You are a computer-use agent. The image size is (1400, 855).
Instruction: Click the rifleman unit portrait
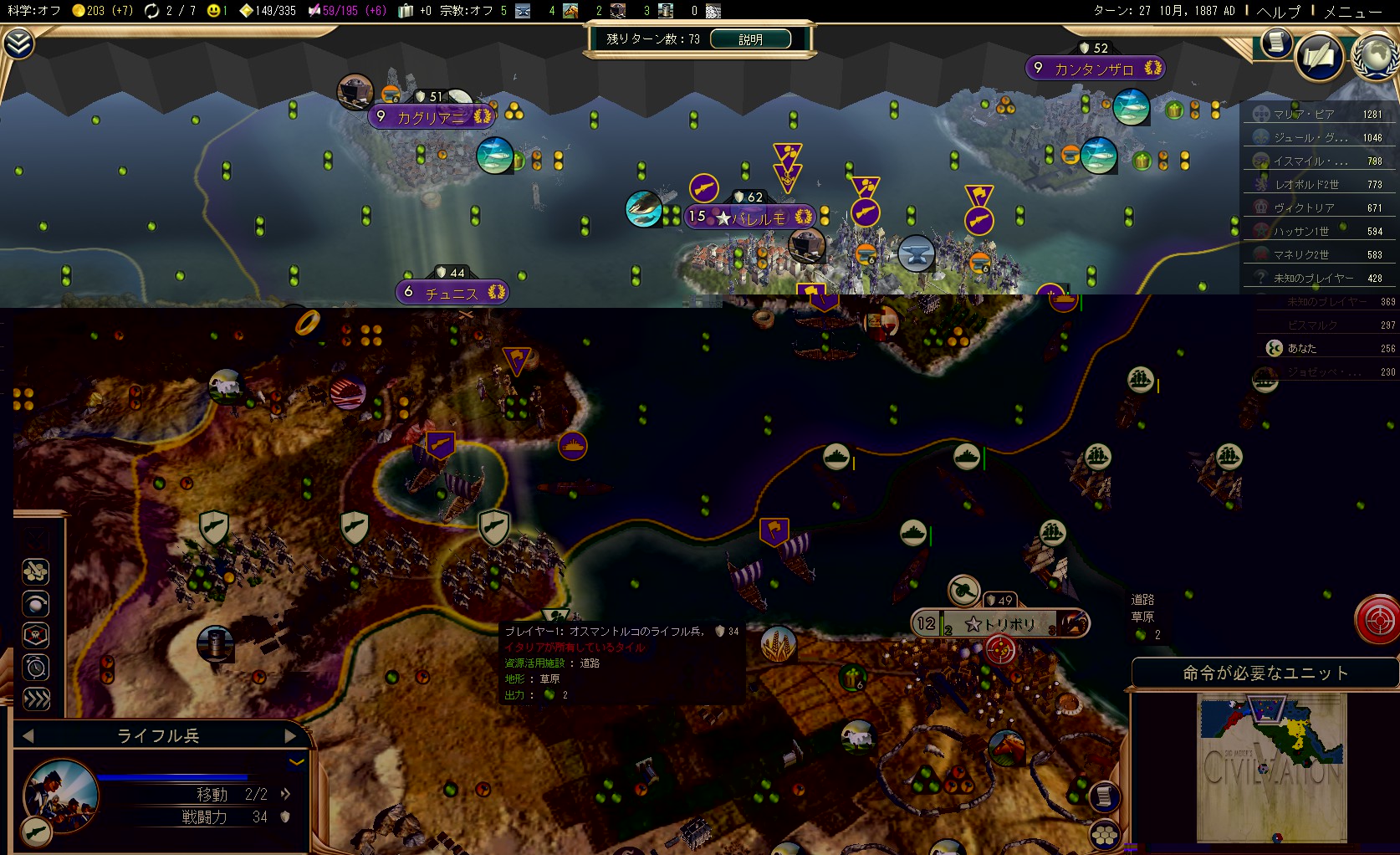tap(60, 794)
